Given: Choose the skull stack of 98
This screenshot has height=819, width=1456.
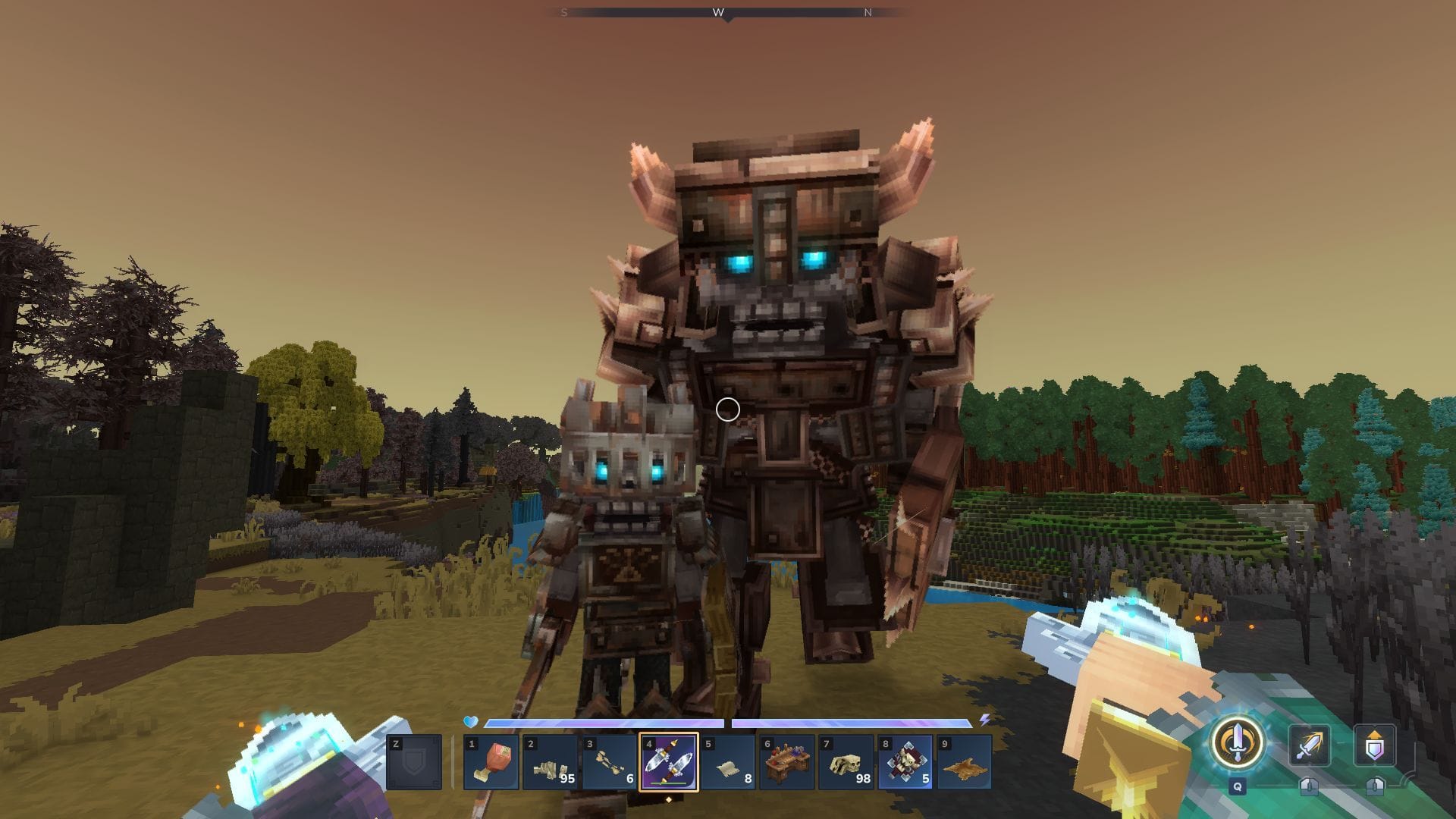Looking at the screenshot, I should tap(846, 761).
